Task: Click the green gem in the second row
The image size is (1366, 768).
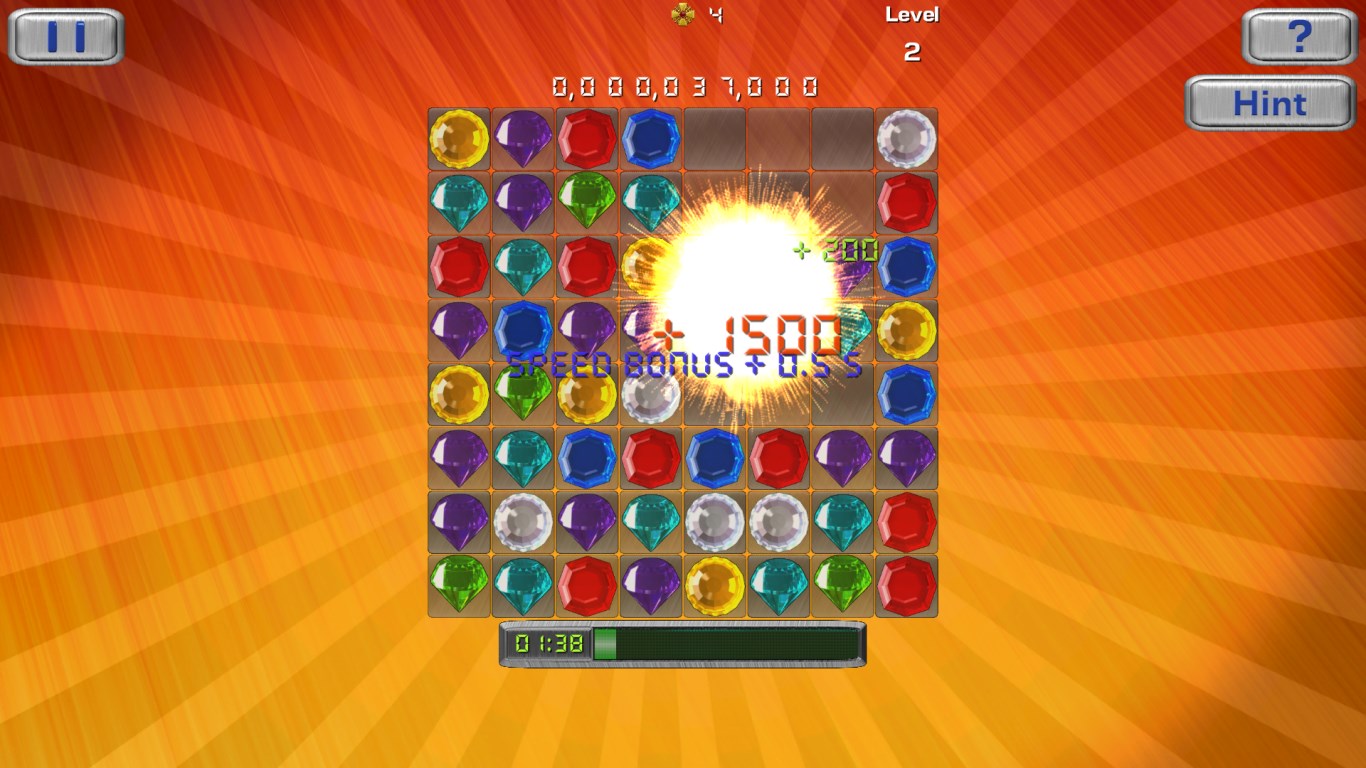Action: (587, 202)
